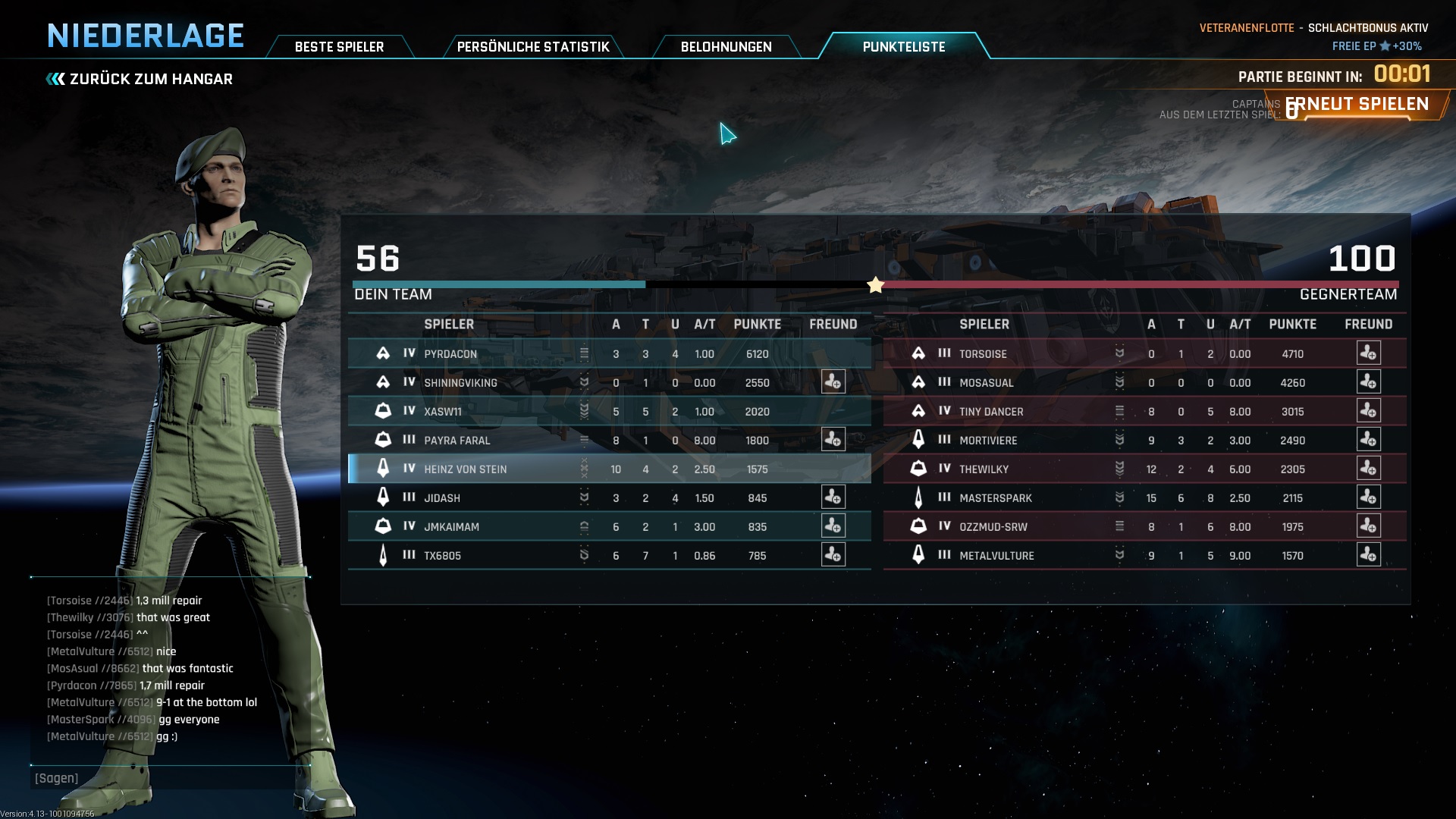
Task: Select the Punkteliste tab
Action: tap(903, 47)
